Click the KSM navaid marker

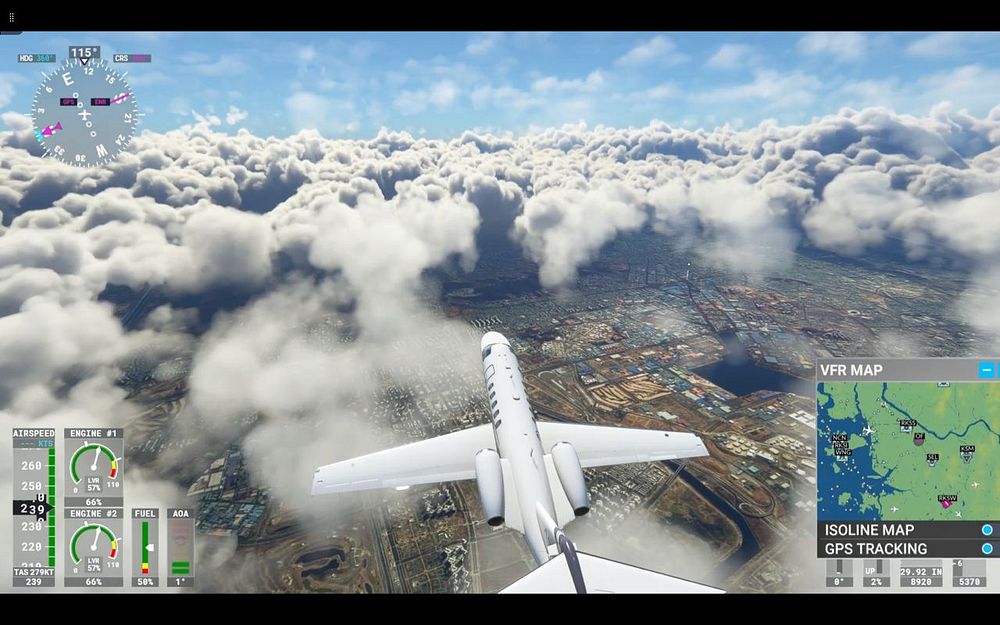(966, 452)
